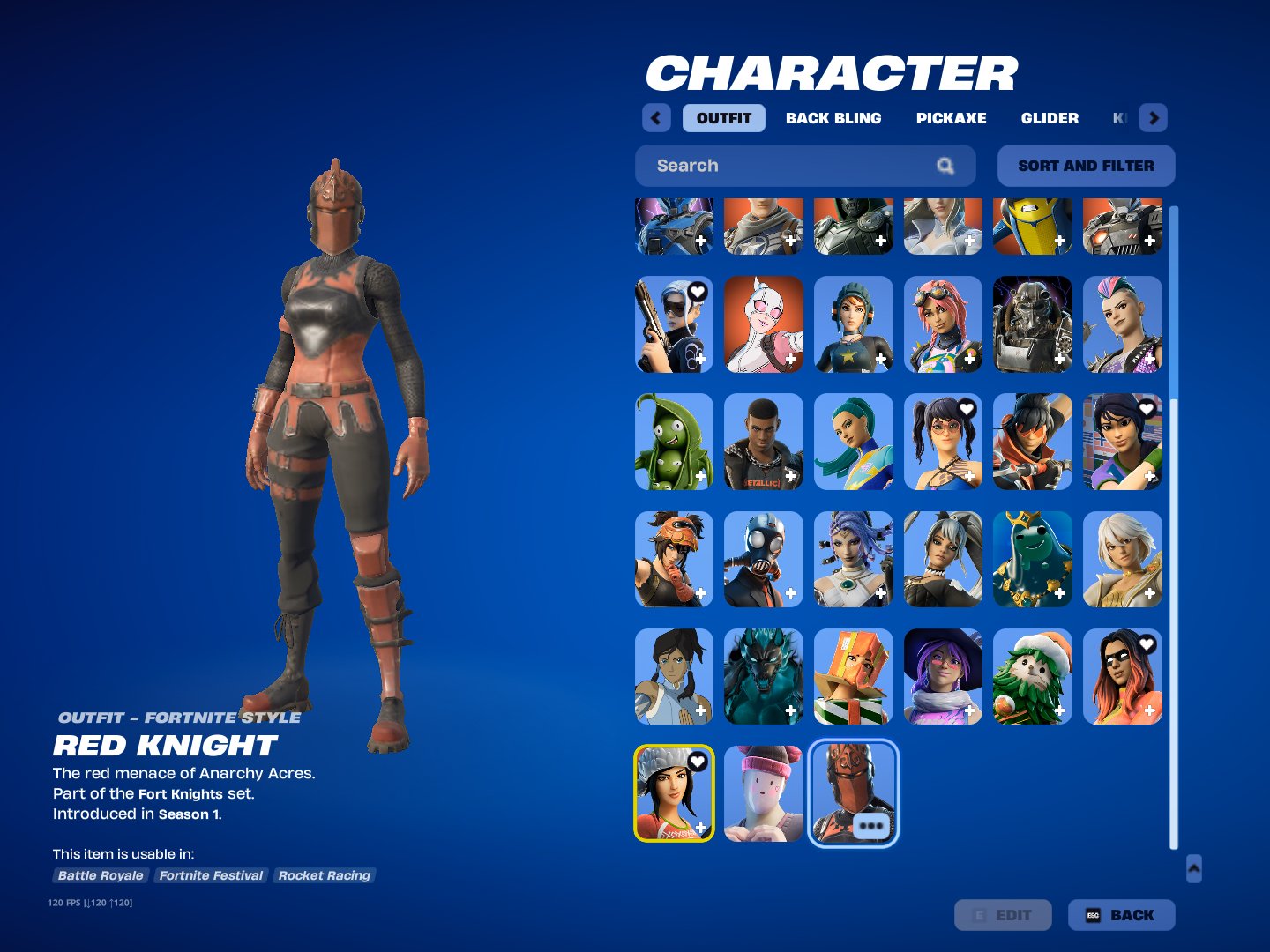This screenshot has width=1270, height=952.
Task: Click the right arrow to reveal more category tabs
Action: click(1154, 117)
